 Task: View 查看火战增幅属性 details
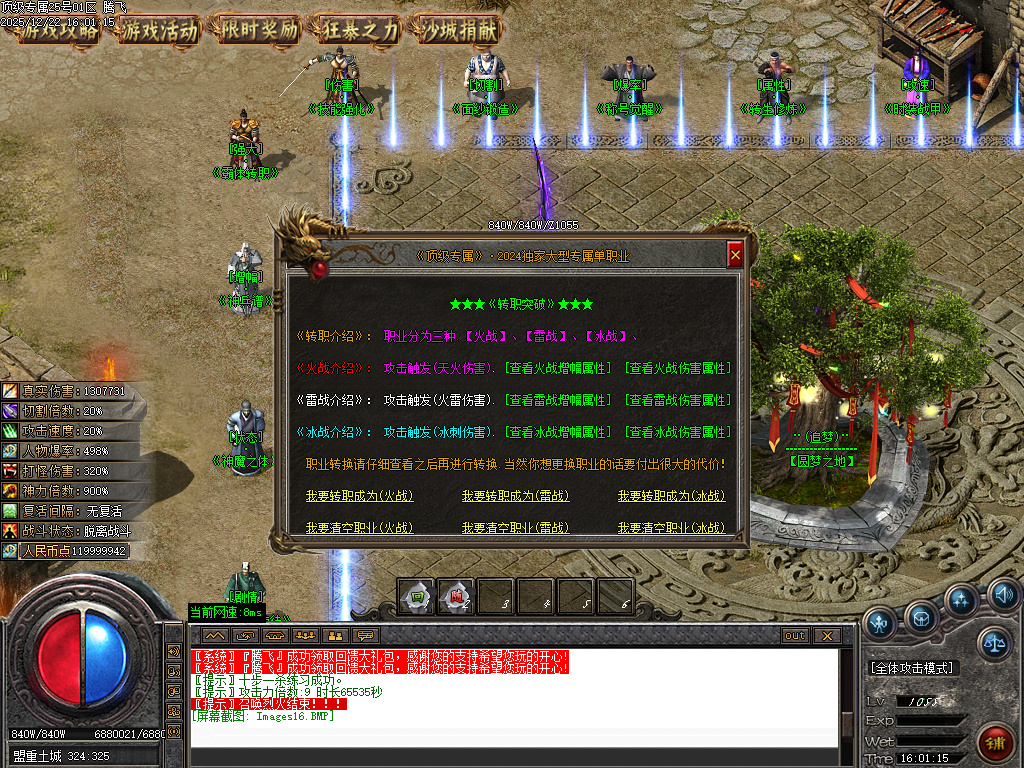click(557, 368)
